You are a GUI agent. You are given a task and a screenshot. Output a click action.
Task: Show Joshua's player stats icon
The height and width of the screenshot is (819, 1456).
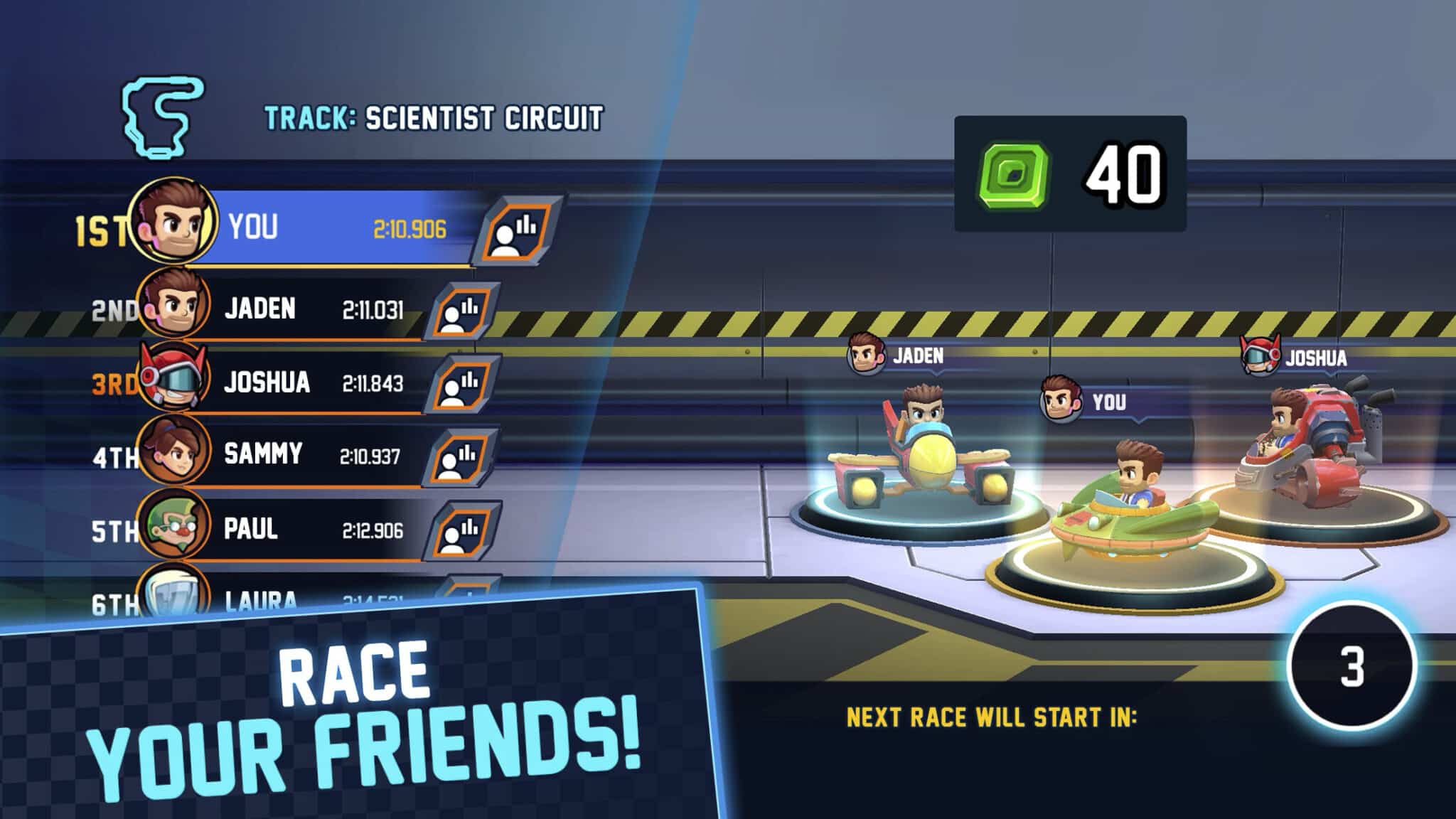tap(463, 385)
